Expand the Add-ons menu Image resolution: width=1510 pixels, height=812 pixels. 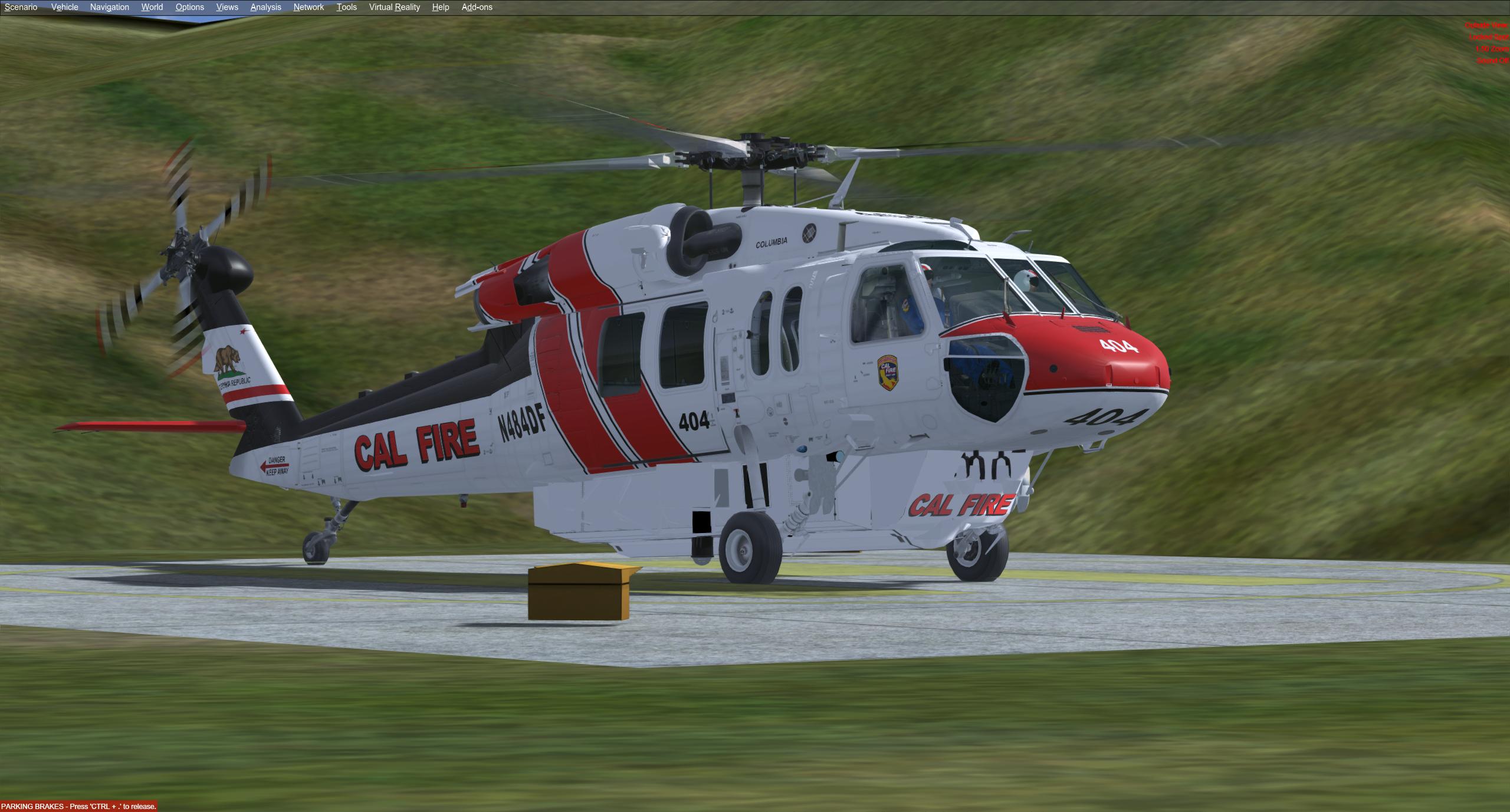[x=477, y=7]
